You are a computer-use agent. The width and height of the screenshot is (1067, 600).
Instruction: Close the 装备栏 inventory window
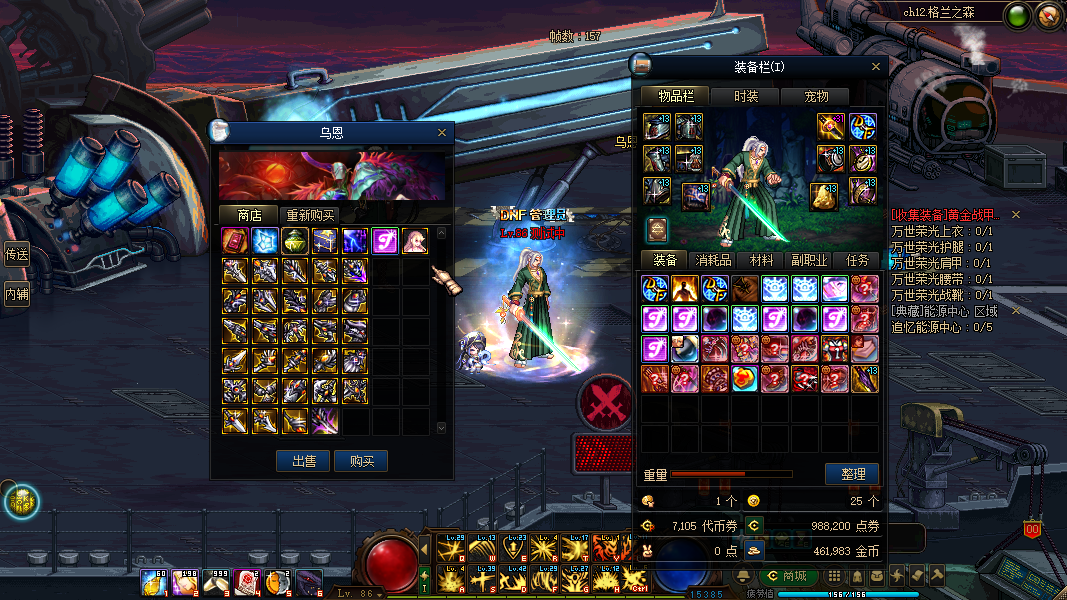pos(876,67)
